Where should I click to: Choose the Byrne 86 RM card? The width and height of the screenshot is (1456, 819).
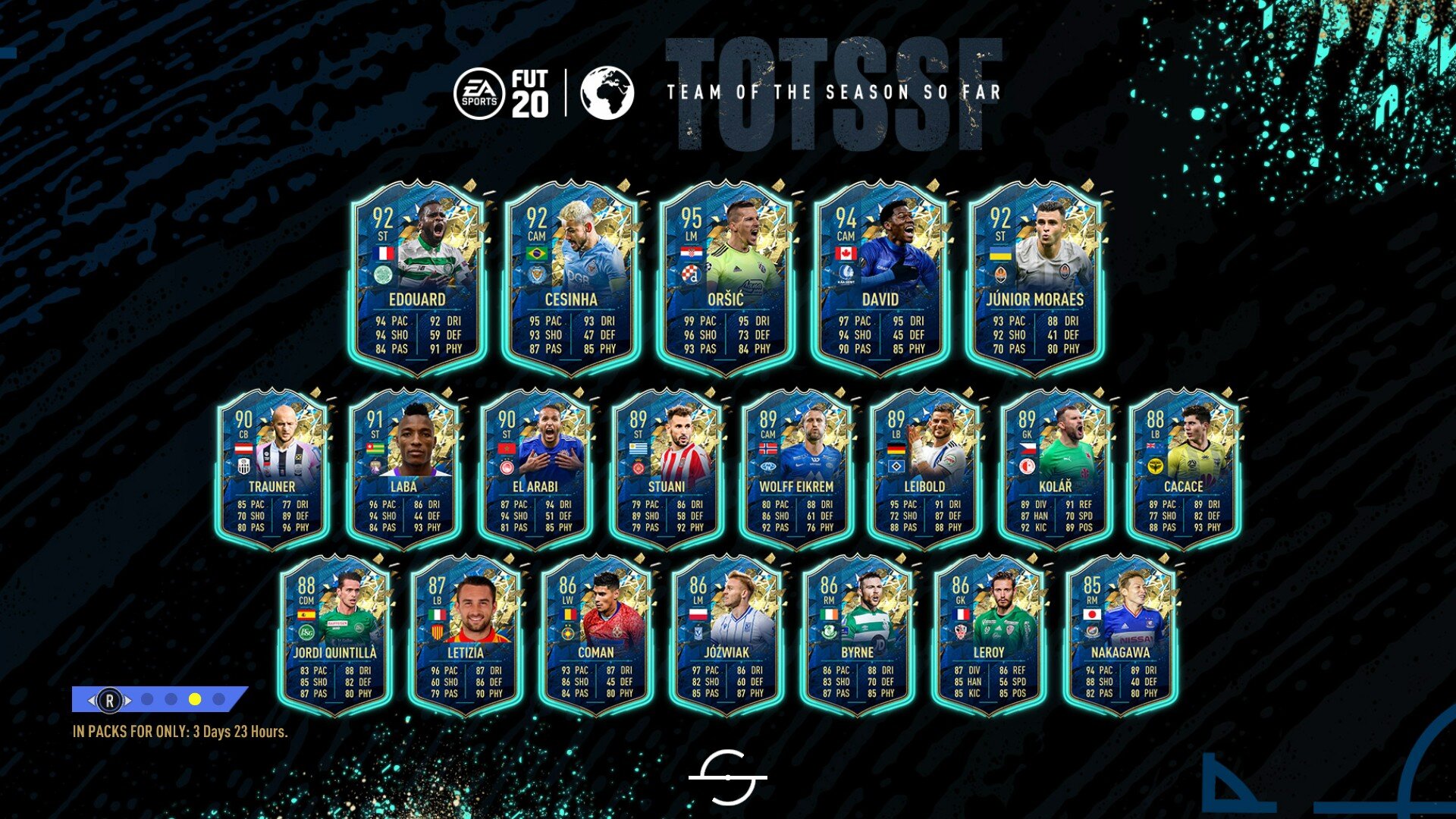tap(858, 637)
